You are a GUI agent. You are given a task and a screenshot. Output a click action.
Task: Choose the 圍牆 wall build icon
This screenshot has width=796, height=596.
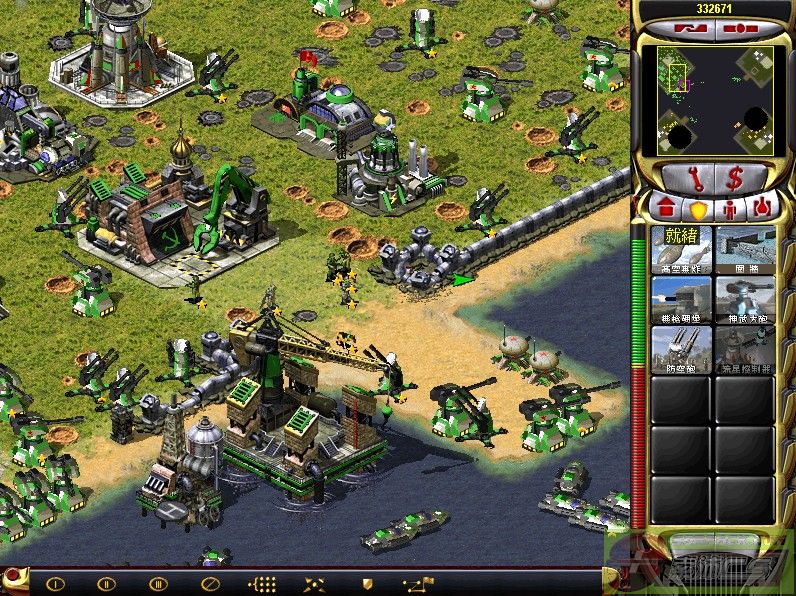click(744, 249)
